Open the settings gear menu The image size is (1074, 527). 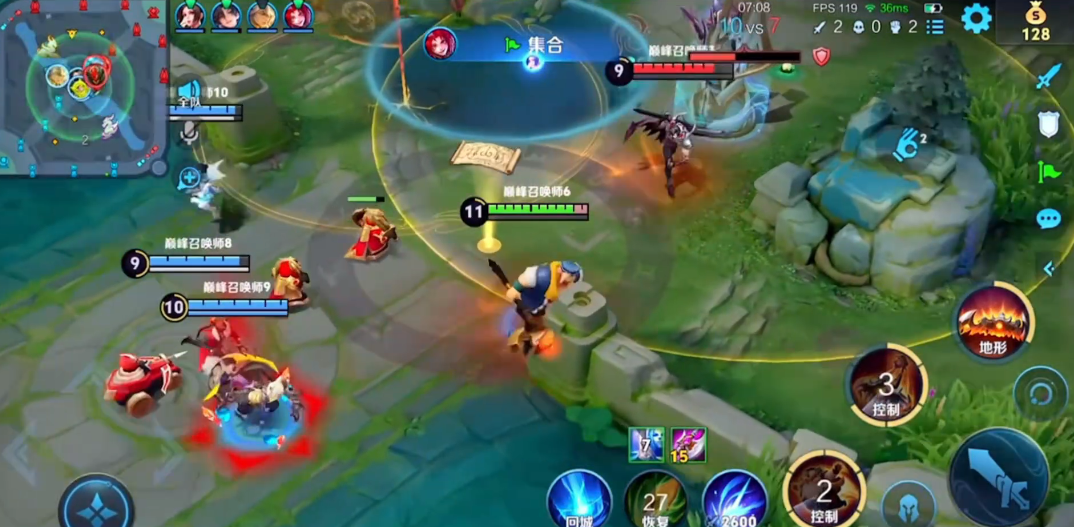pos(976,18)
